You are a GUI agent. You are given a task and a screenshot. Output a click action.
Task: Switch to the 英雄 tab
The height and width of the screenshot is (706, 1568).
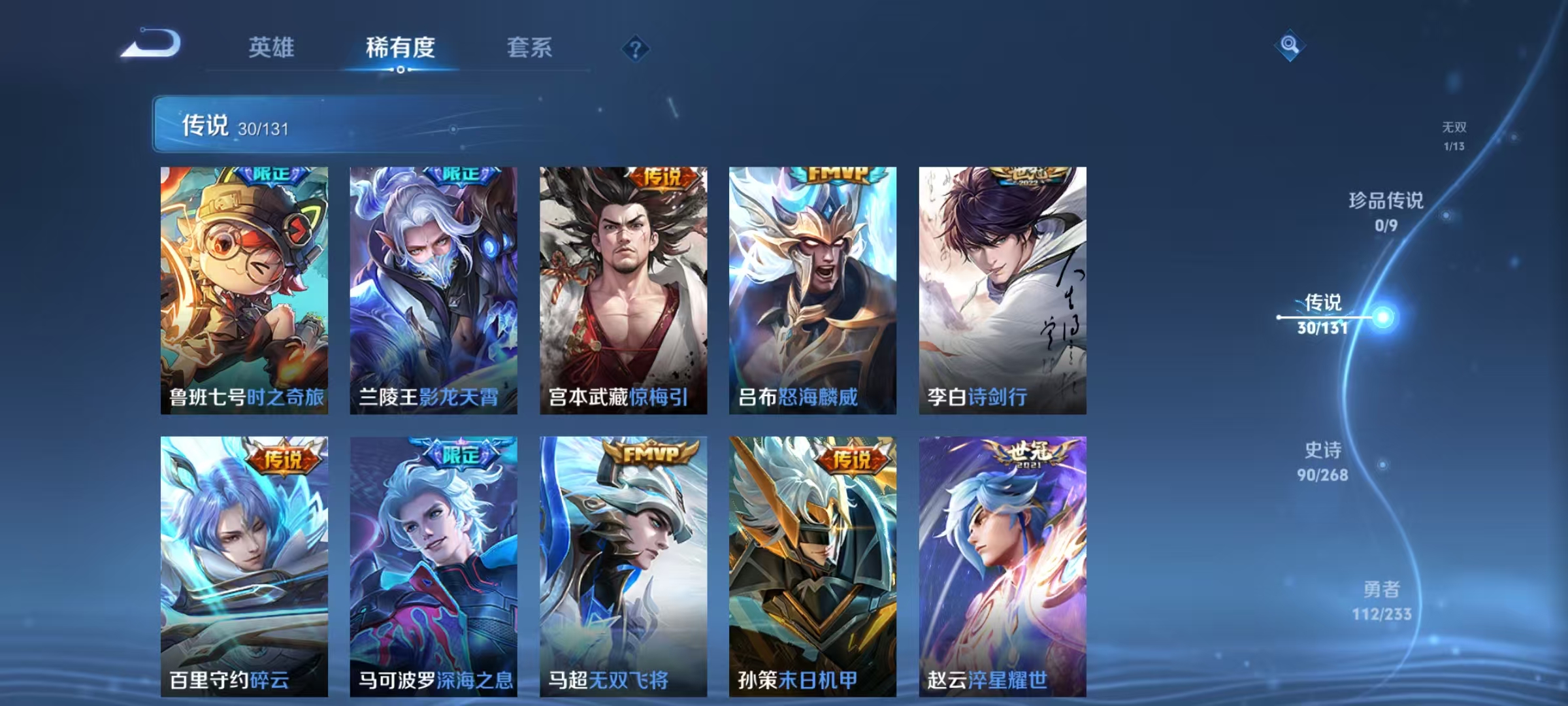click(x=272, y=47)
